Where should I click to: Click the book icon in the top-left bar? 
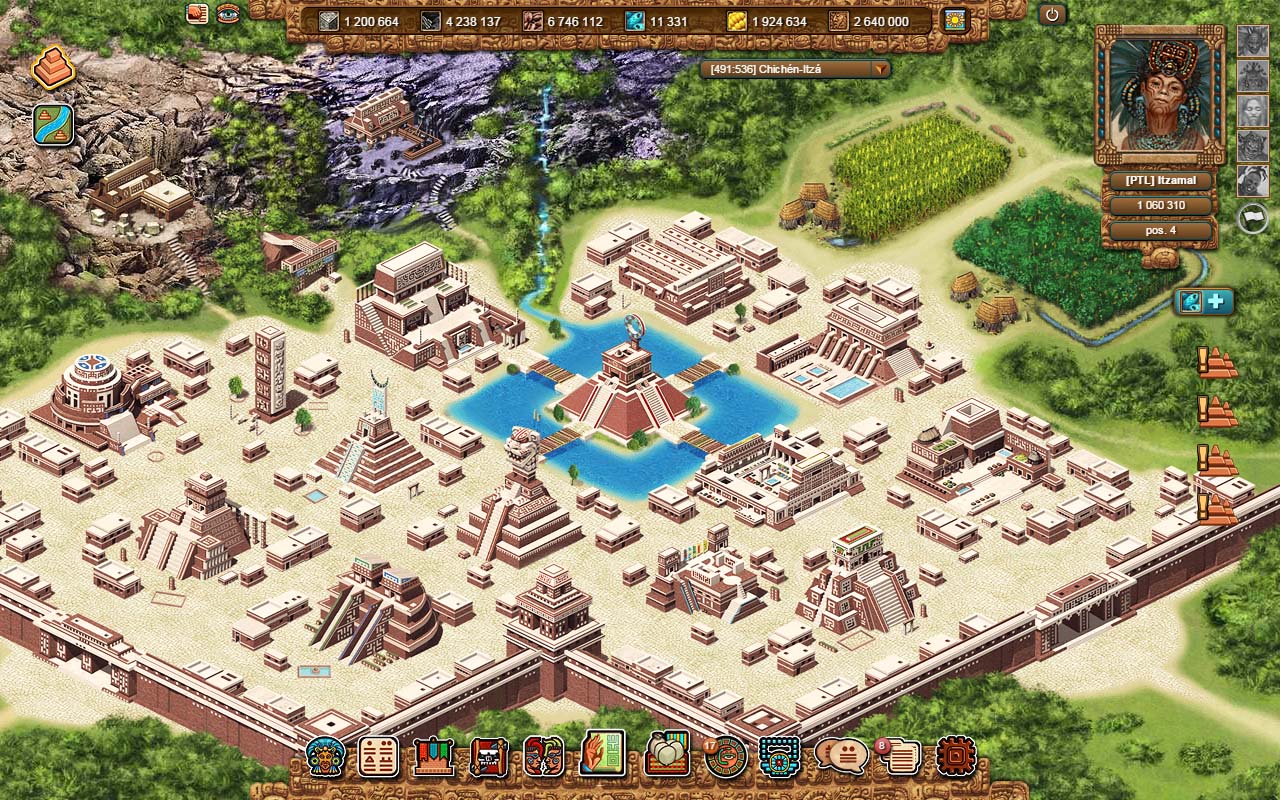point(197,14)
